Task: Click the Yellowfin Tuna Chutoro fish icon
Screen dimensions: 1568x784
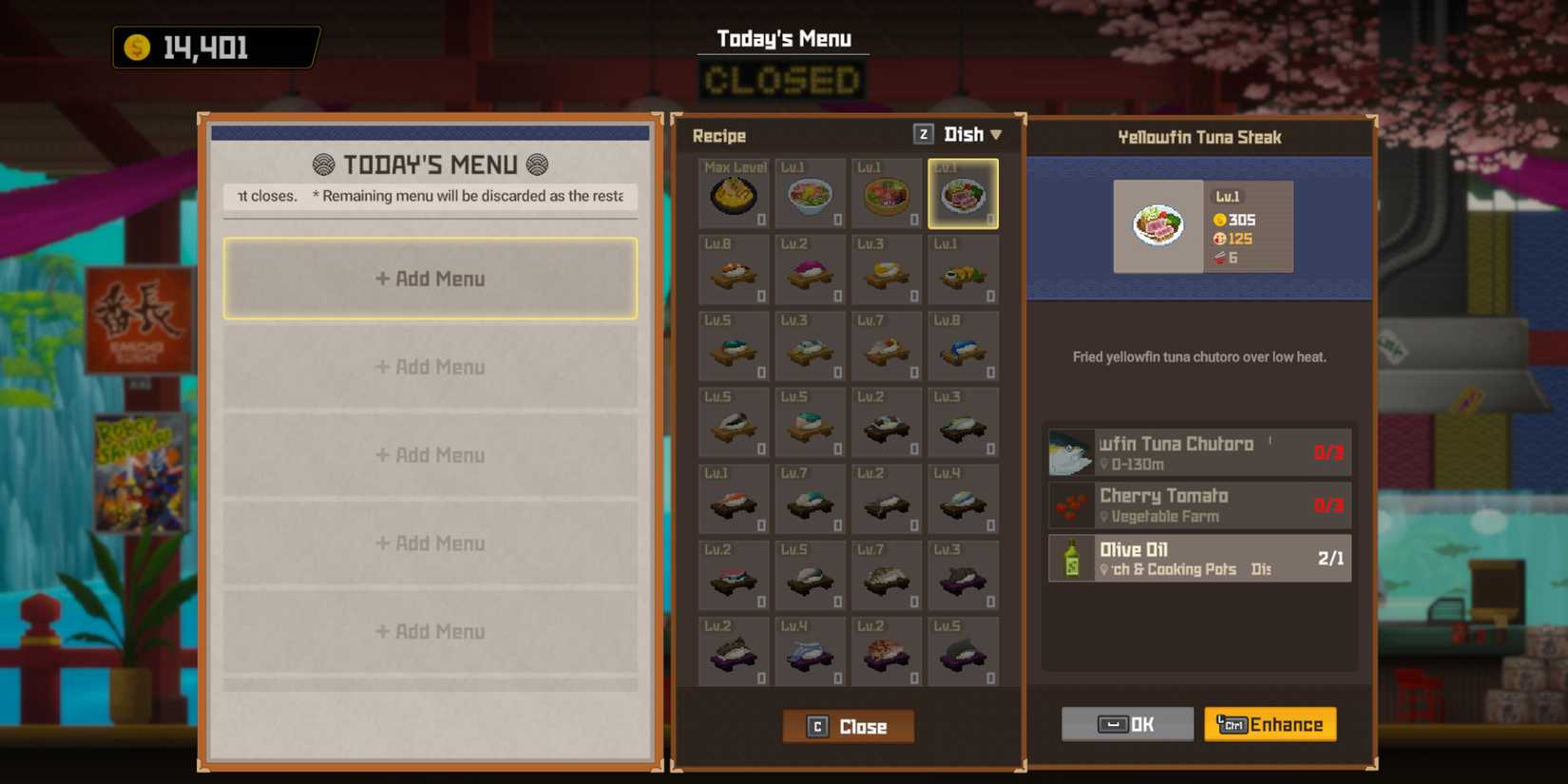Action: [1070, 452]
